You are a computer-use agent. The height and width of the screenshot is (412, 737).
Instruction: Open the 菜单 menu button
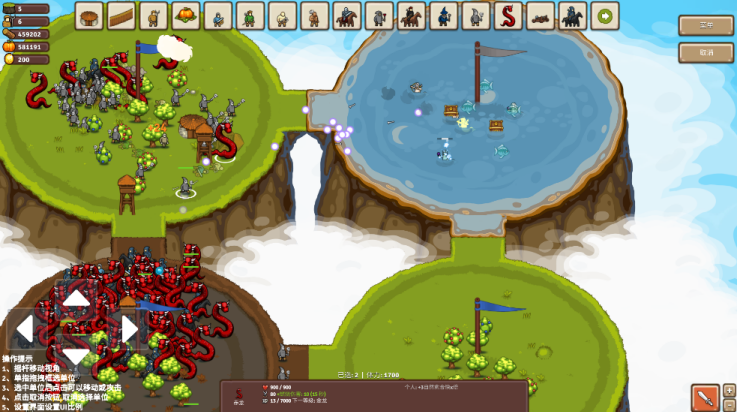coord(705,25)
